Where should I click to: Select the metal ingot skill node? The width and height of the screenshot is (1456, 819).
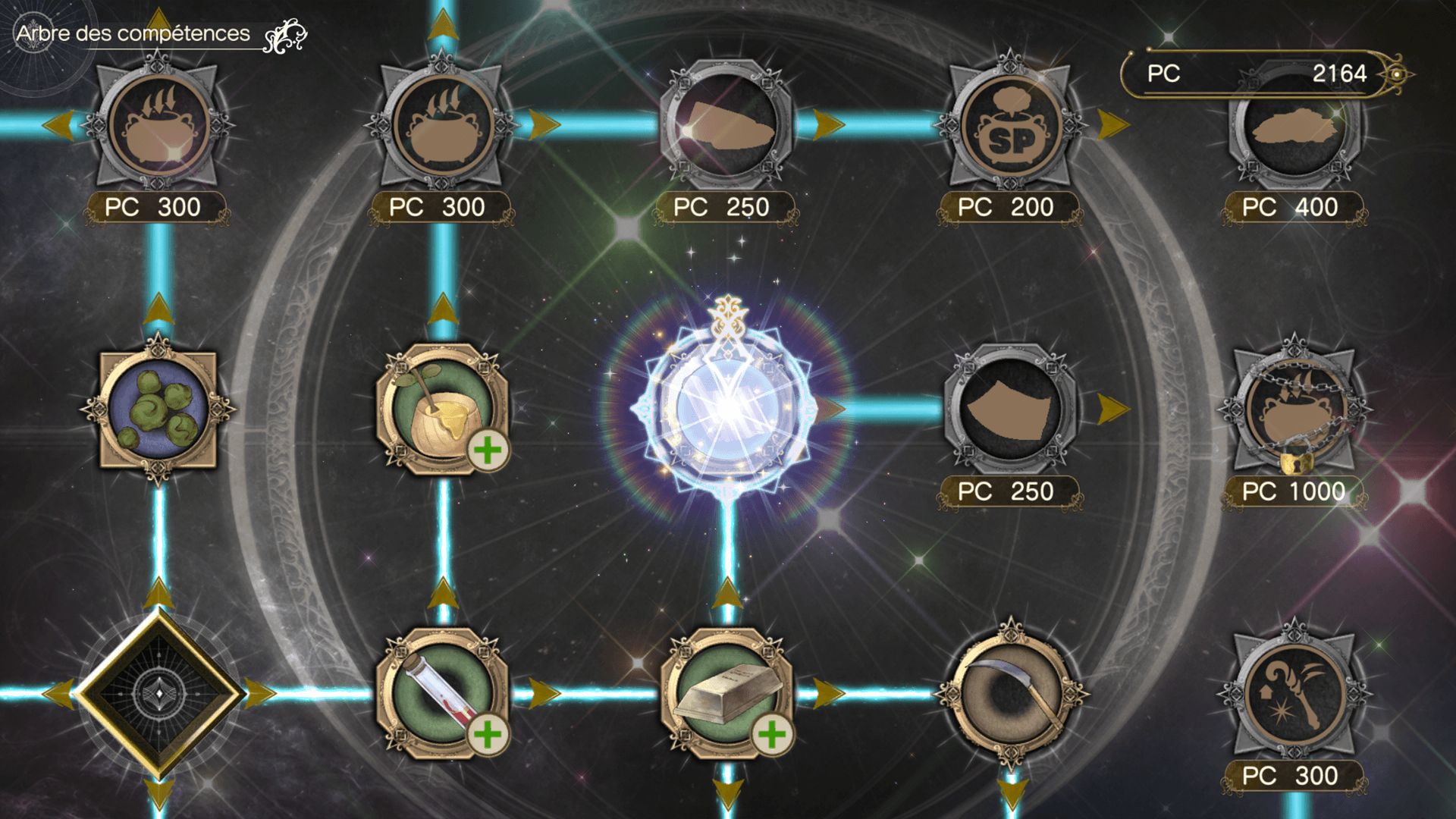coord(726,694)
